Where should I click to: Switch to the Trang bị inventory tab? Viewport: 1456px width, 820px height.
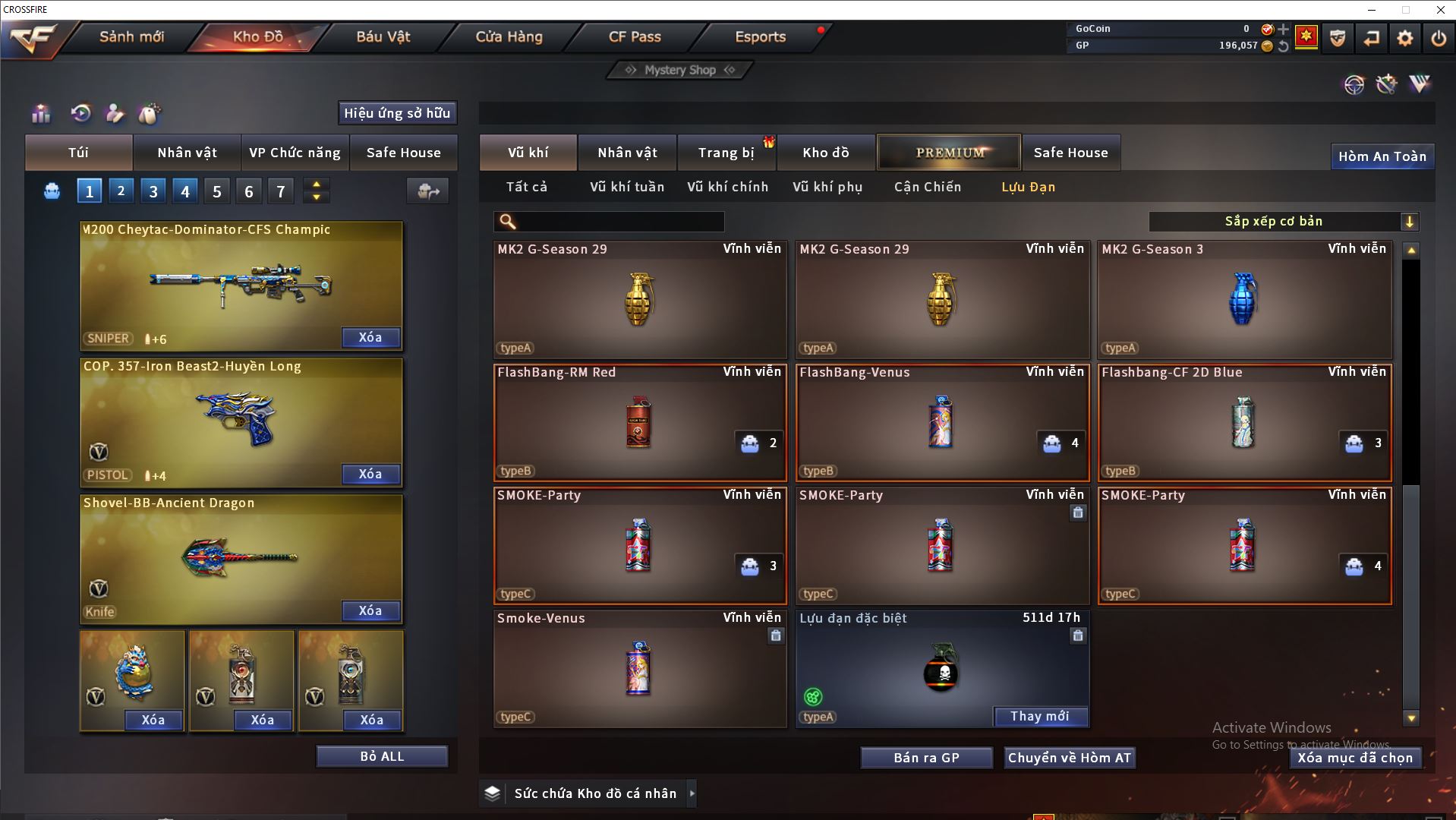point(726,153)
